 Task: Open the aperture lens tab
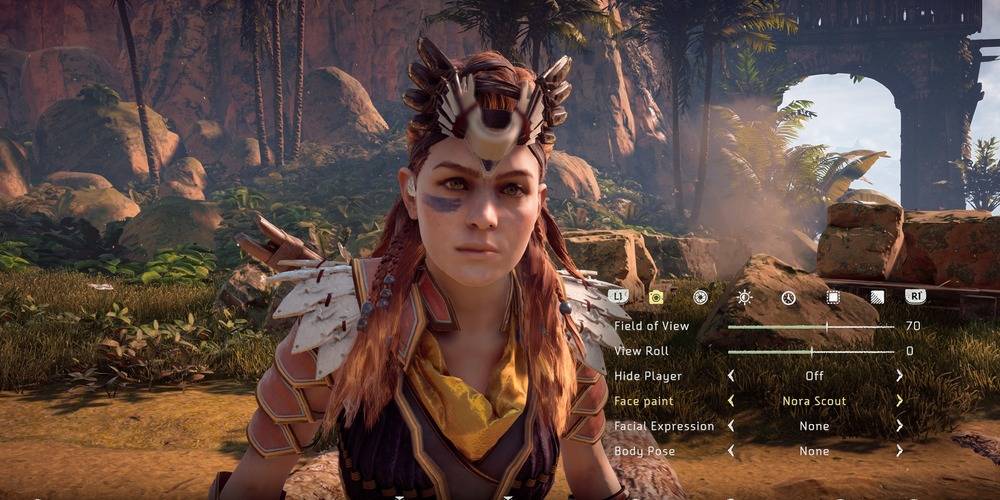700,297
